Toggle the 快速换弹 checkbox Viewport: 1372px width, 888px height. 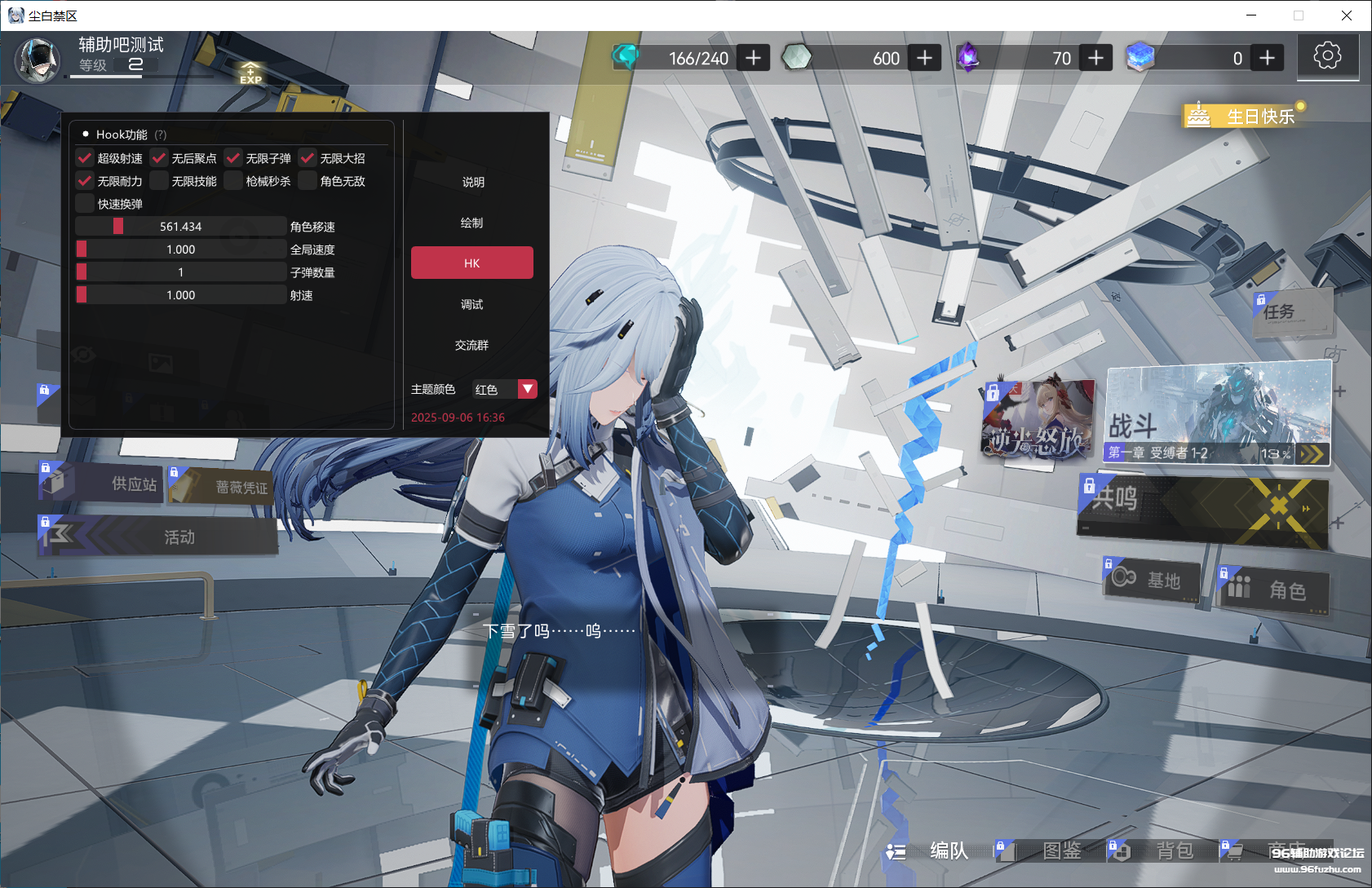coord(85,204)
